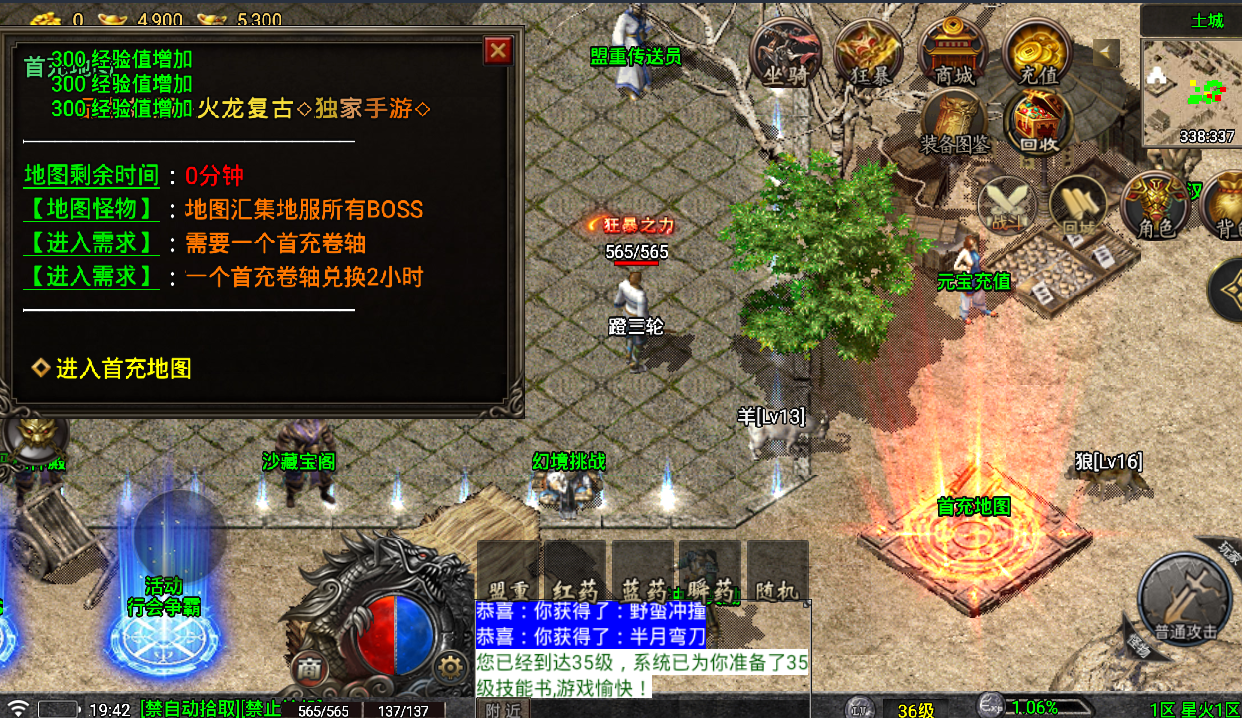Open the 回收 treasure chest recycle menu

[x=1039, y=123]
